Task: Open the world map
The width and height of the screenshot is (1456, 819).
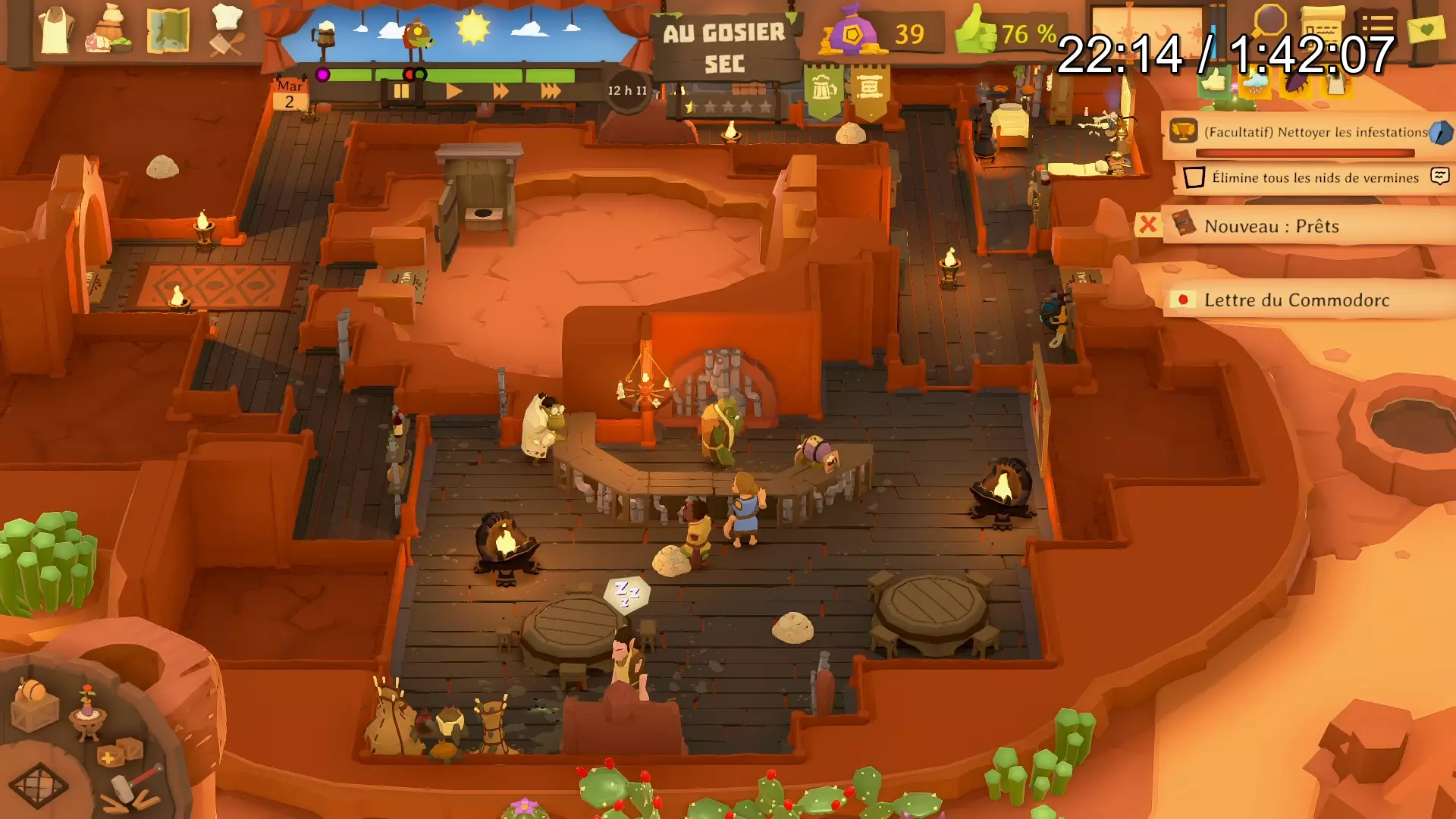Action: coord(168,31)
